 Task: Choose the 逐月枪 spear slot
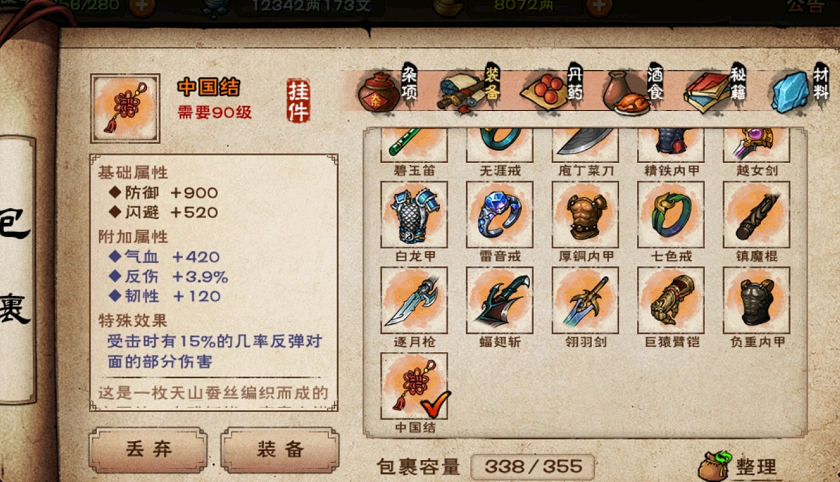(x=414, y=300)
